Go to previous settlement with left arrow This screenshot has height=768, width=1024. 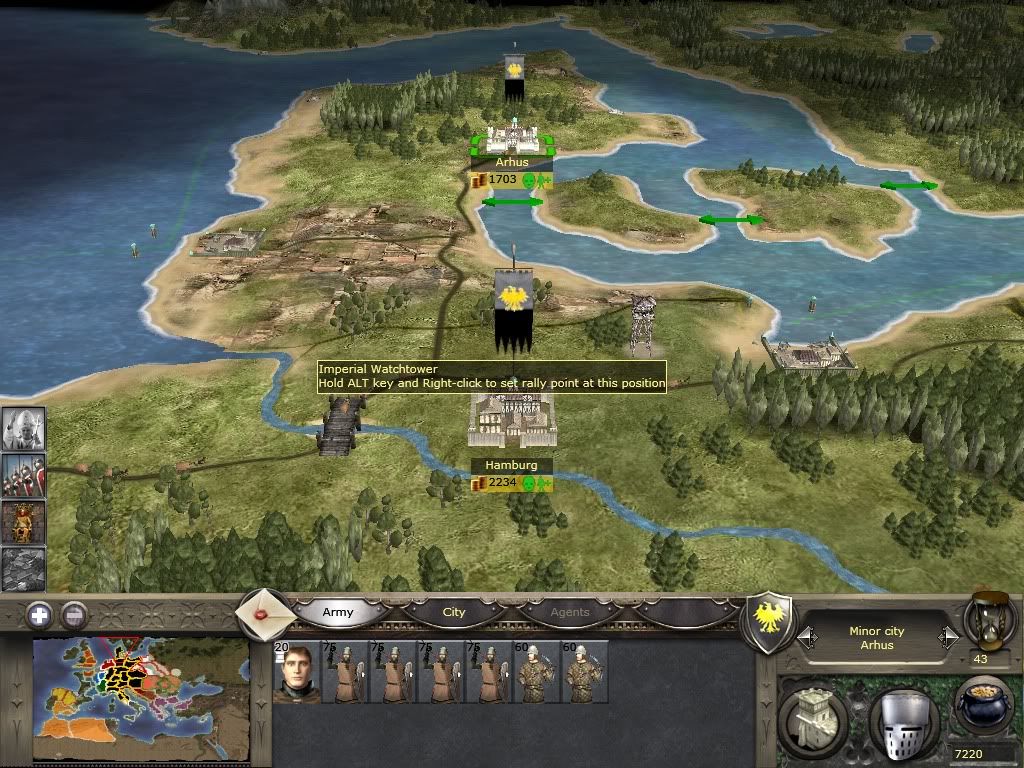(x=805, y=636)
